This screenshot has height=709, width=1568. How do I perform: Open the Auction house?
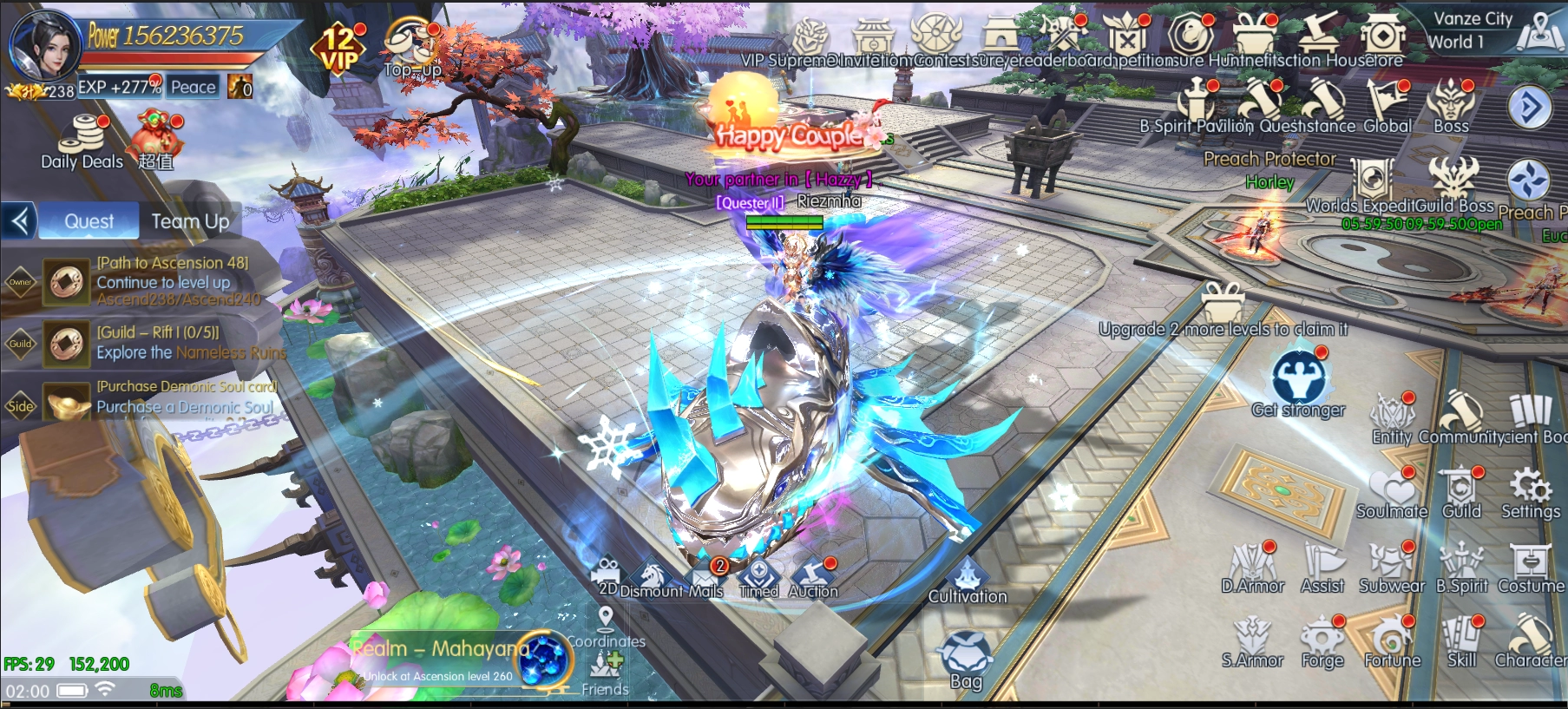tap(813, 577)
